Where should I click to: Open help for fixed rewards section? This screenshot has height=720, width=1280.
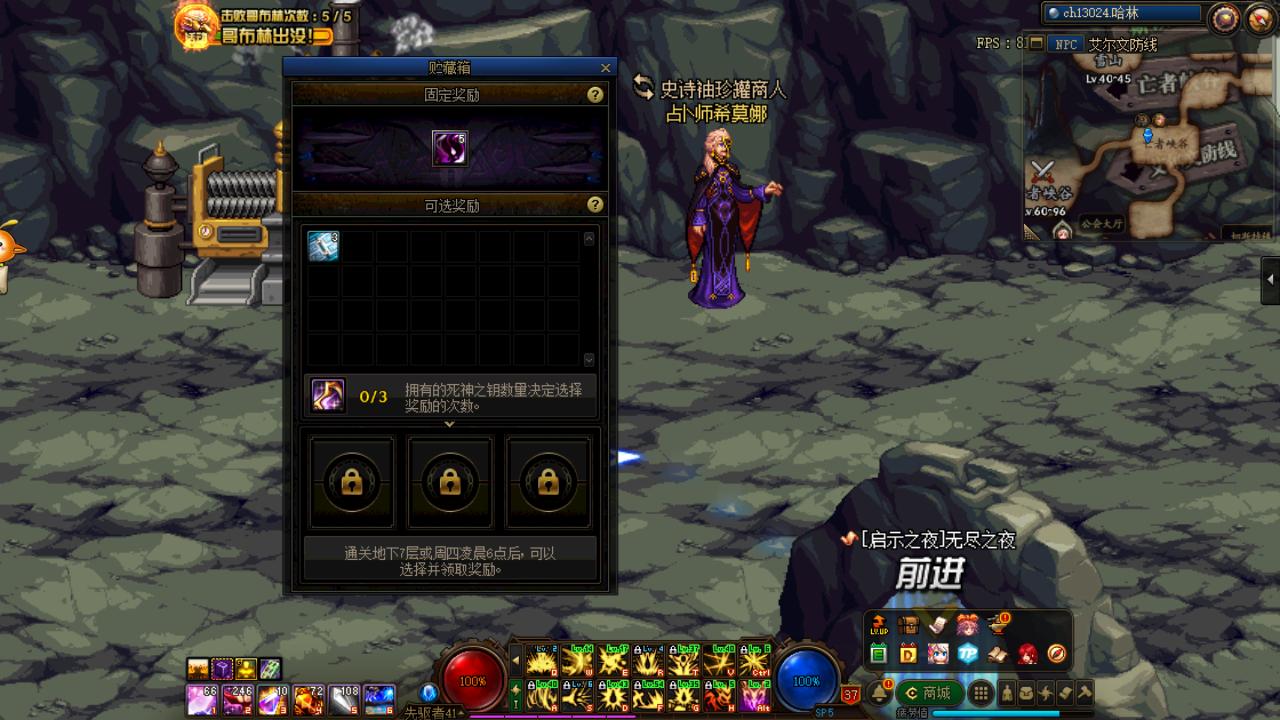595,95
